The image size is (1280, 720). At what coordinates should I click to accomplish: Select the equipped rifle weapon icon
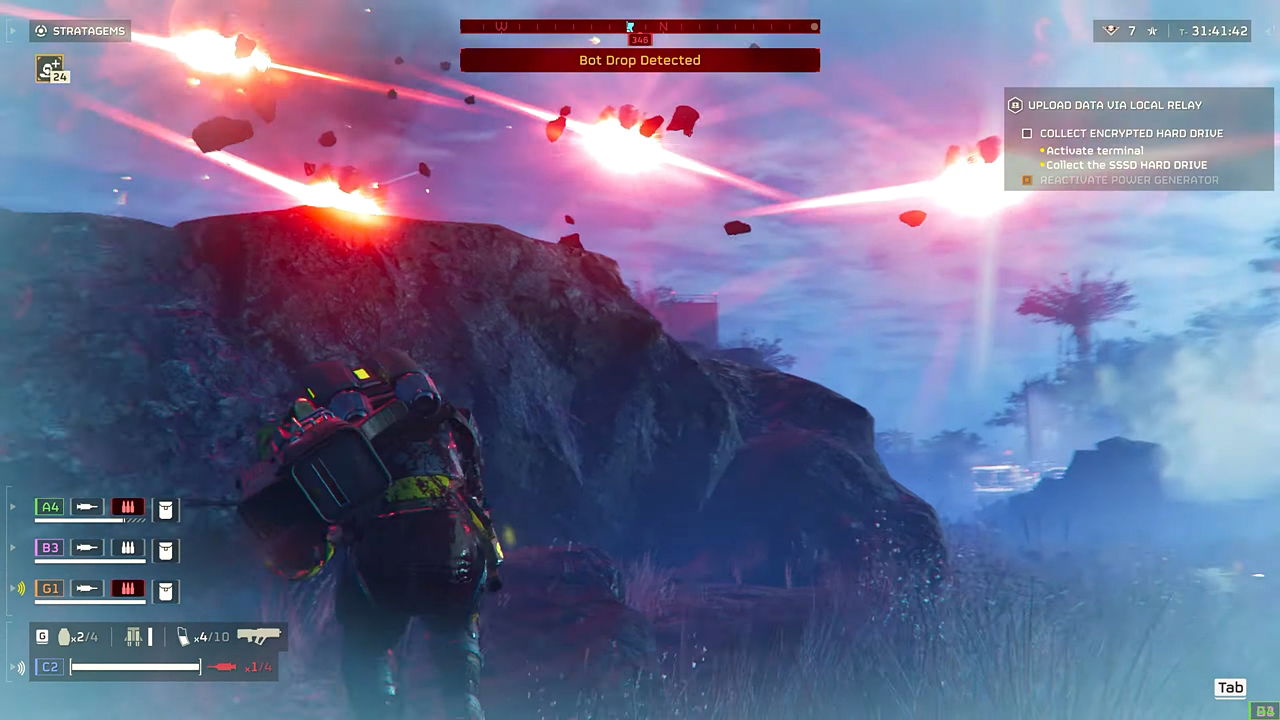(259, 635)
